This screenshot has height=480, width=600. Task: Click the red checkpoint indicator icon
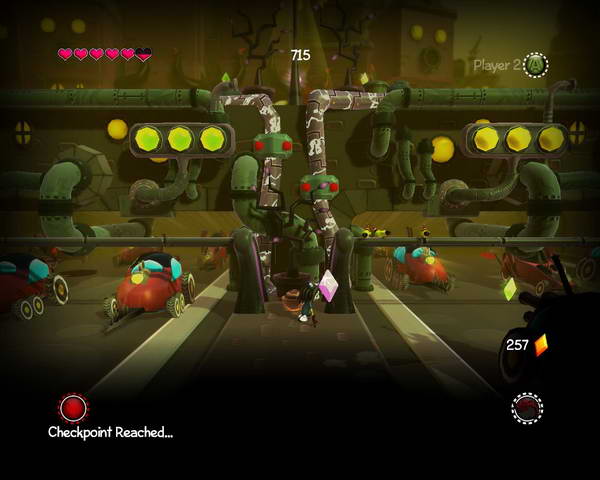[73, 407]
